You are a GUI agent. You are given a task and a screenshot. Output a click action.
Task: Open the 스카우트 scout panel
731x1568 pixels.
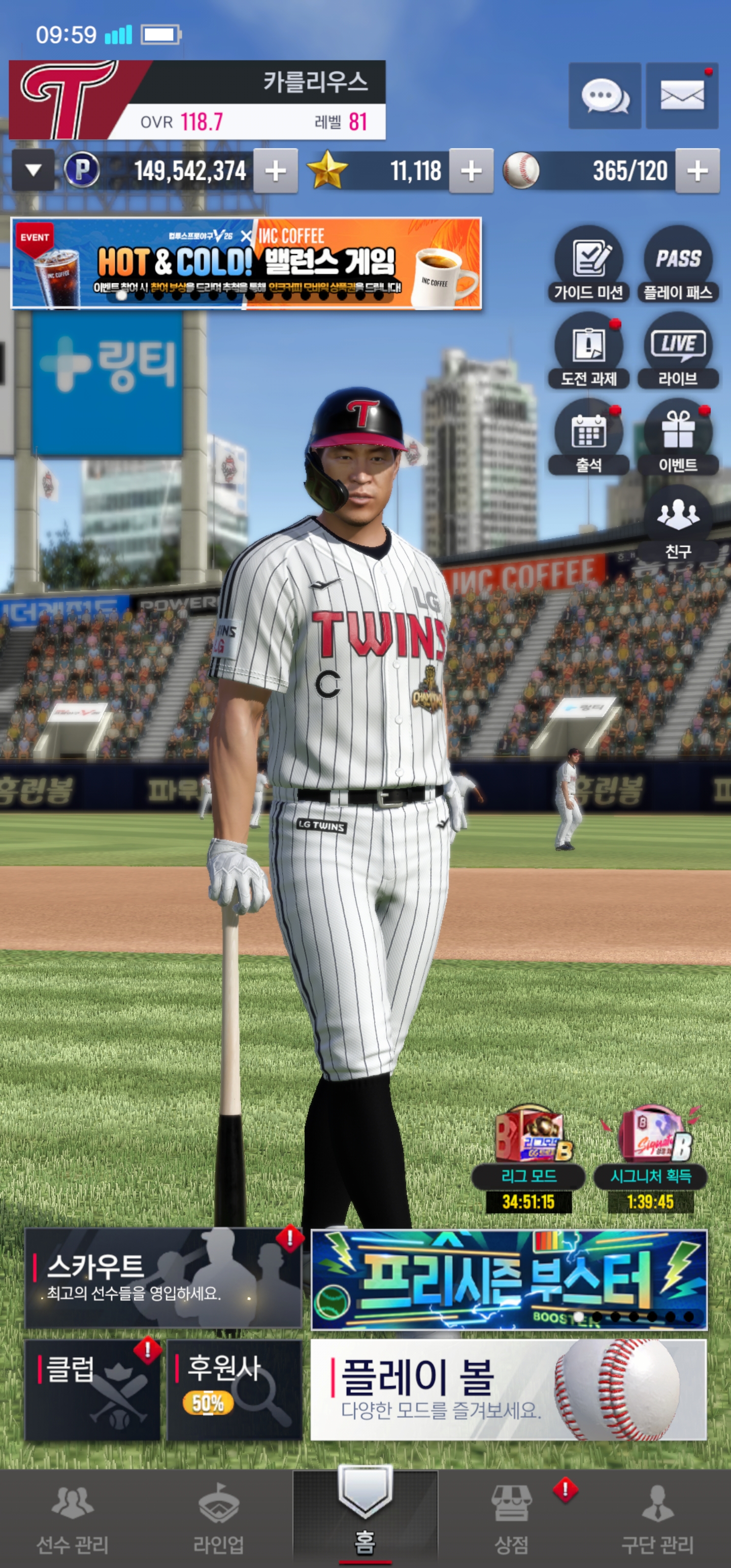pos(163,1278)
